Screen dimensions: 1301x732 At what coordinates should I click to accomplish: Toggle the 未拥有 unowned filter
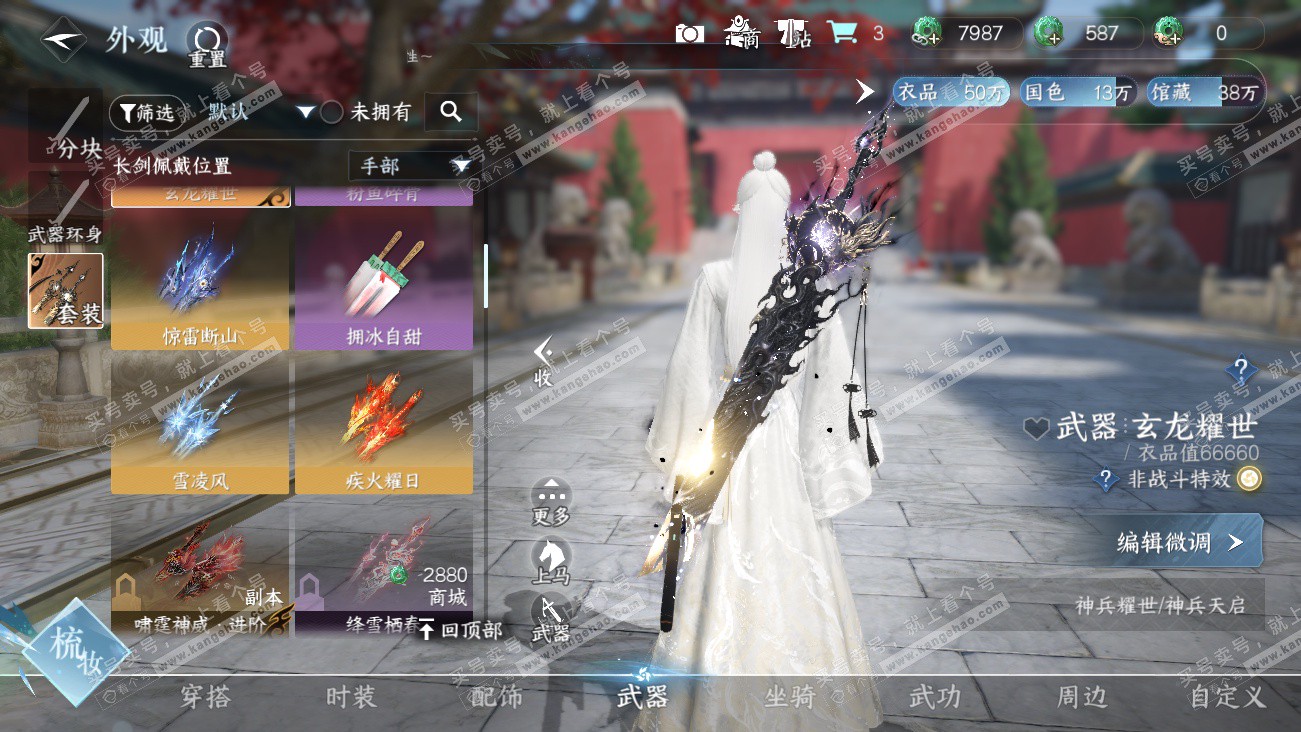tap(332, 112)
